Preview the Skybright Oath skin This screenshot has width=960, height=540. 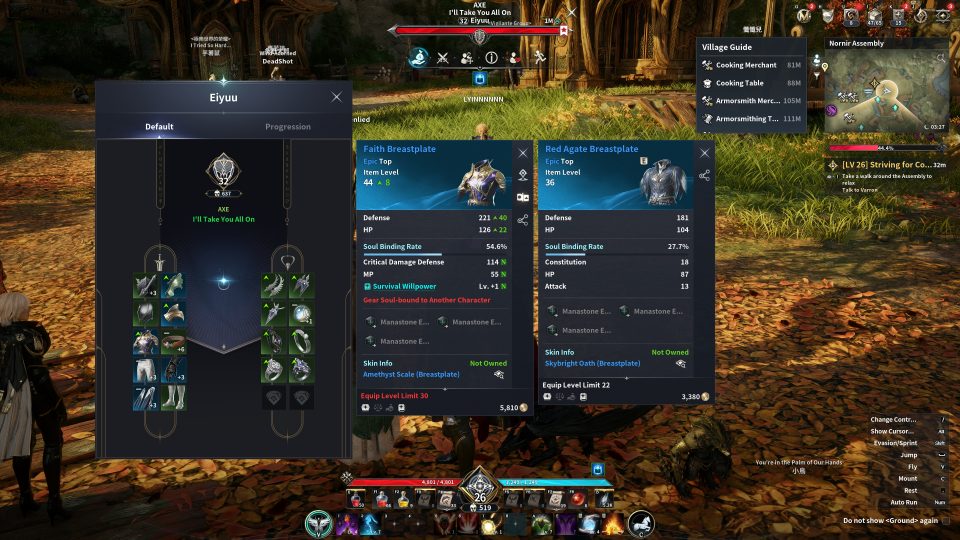tap(681, 364)
